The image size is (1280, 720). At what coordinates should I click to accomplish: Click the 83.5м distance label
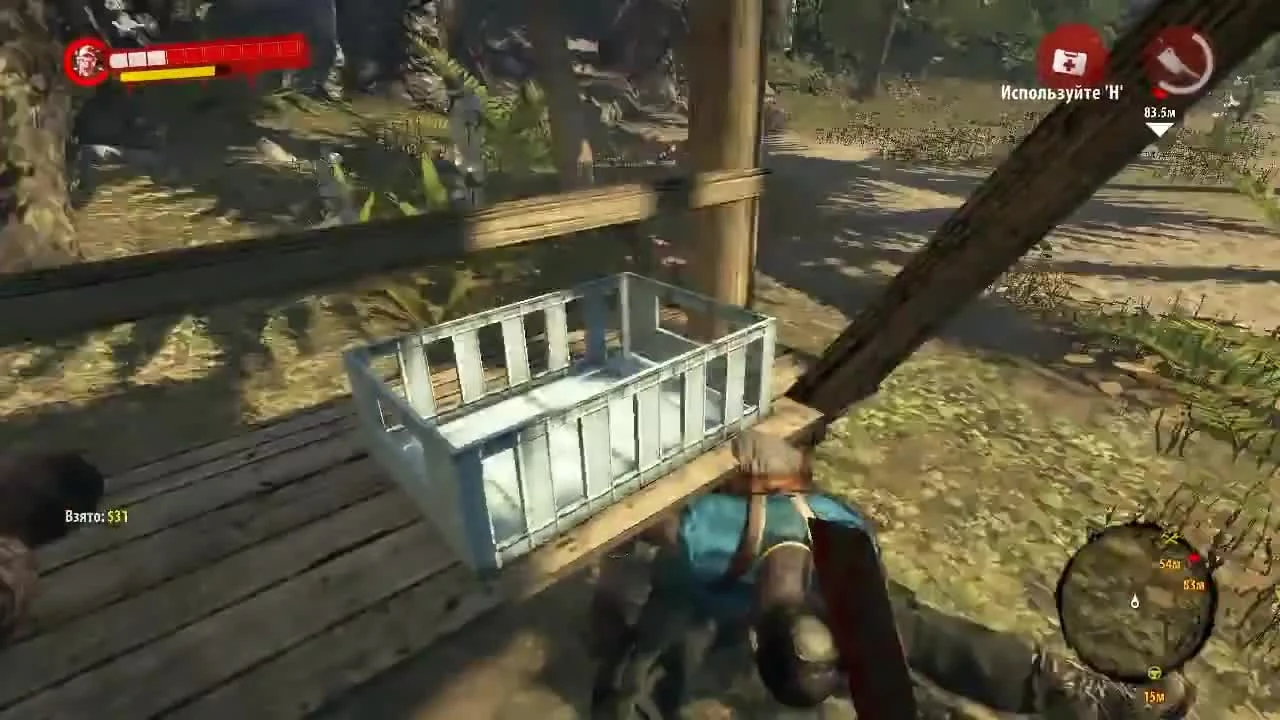(x=1160, y=111)
